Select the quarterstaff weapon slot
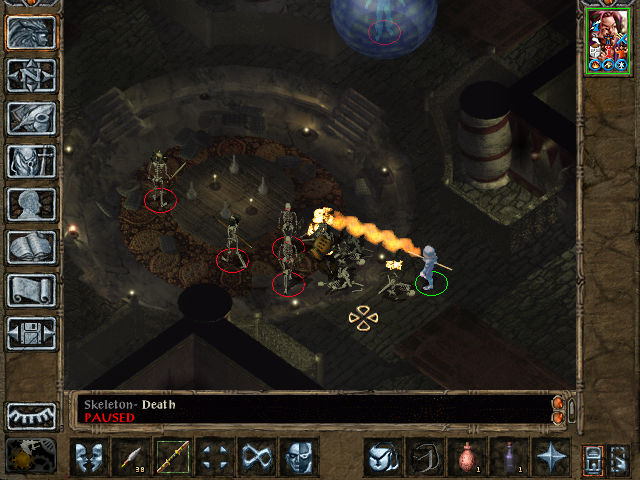Image resolution: width=640 pixels, height=480 pixels. 173,457
